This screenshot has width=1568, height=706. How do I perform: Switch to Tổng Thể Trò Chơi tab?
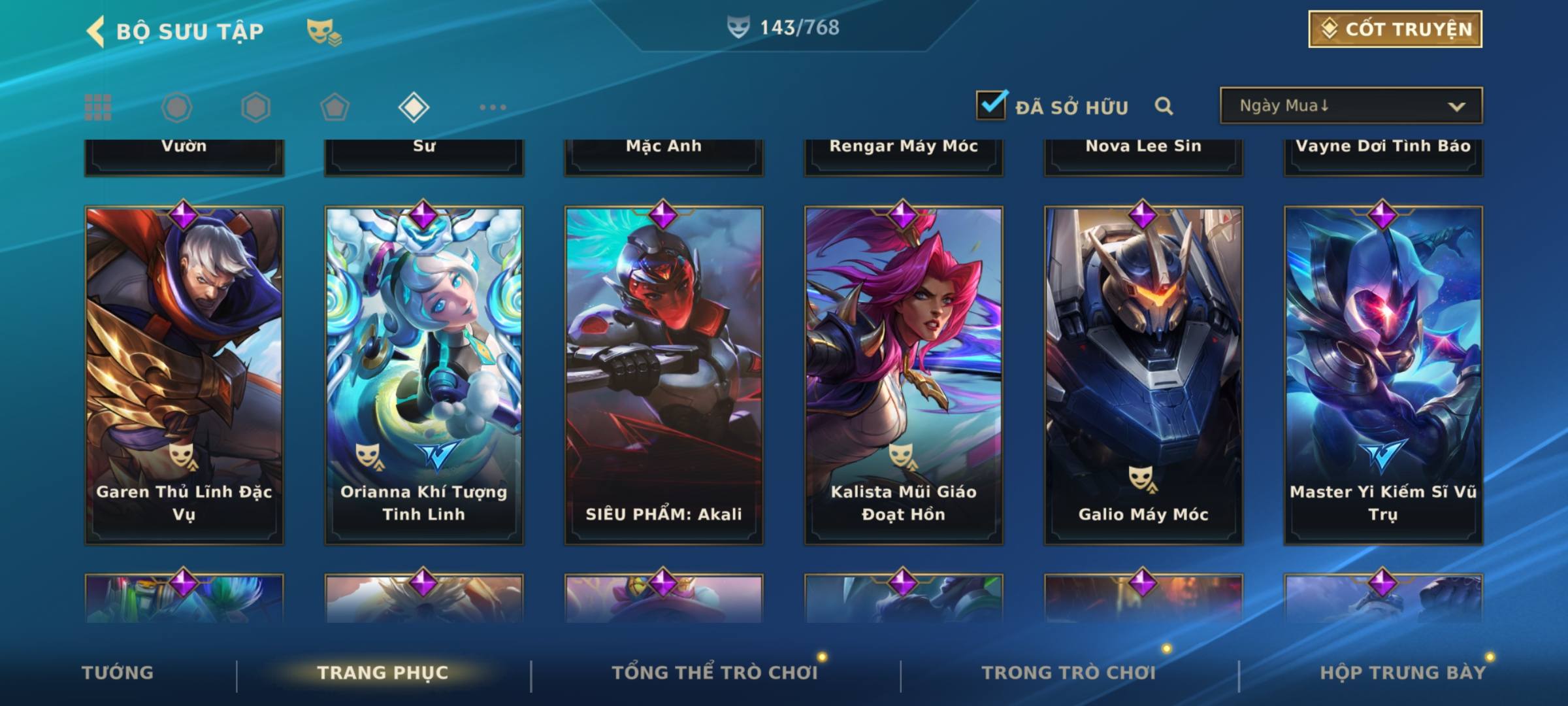point(715,673)
